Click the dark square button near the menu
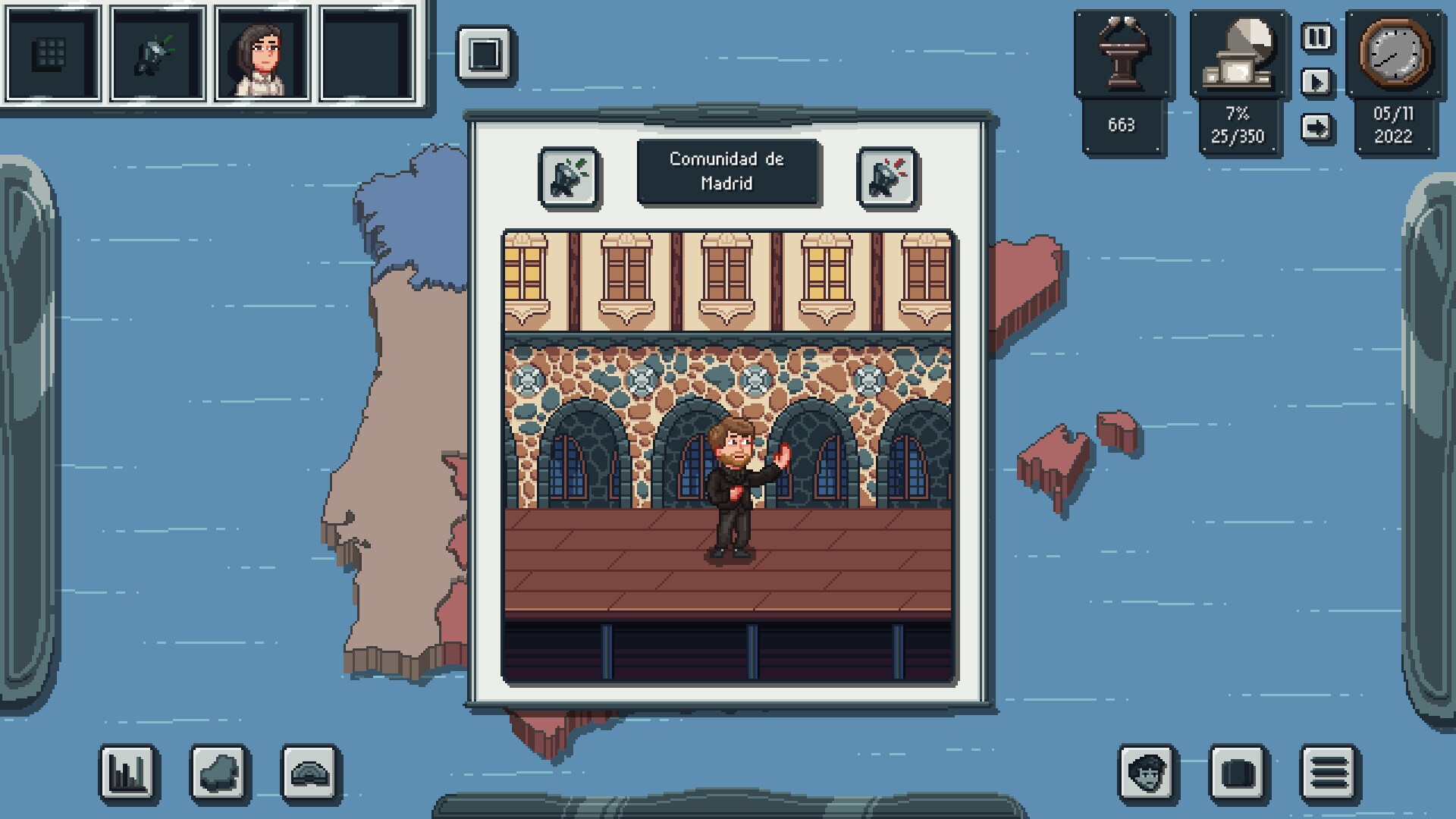Viewport: 1456px width, 819px height. [1238, 773]
